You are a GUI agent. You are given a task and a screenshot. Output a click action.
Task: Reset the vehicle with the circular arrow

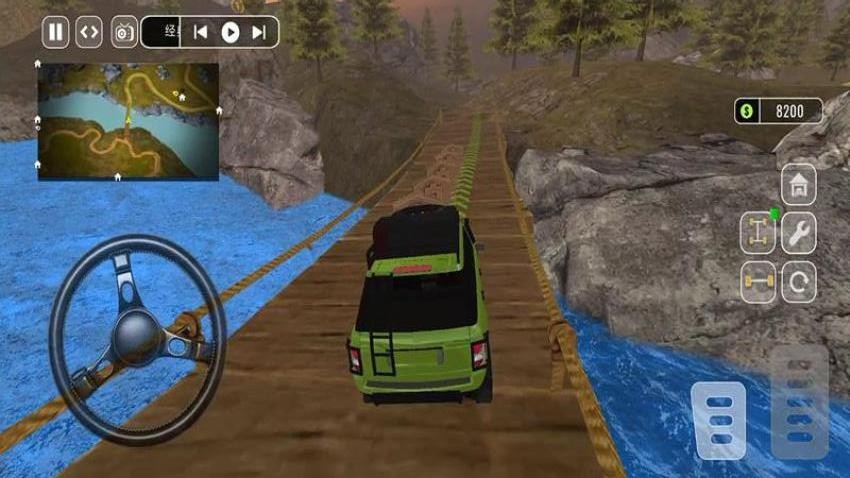tap(798, 282)
